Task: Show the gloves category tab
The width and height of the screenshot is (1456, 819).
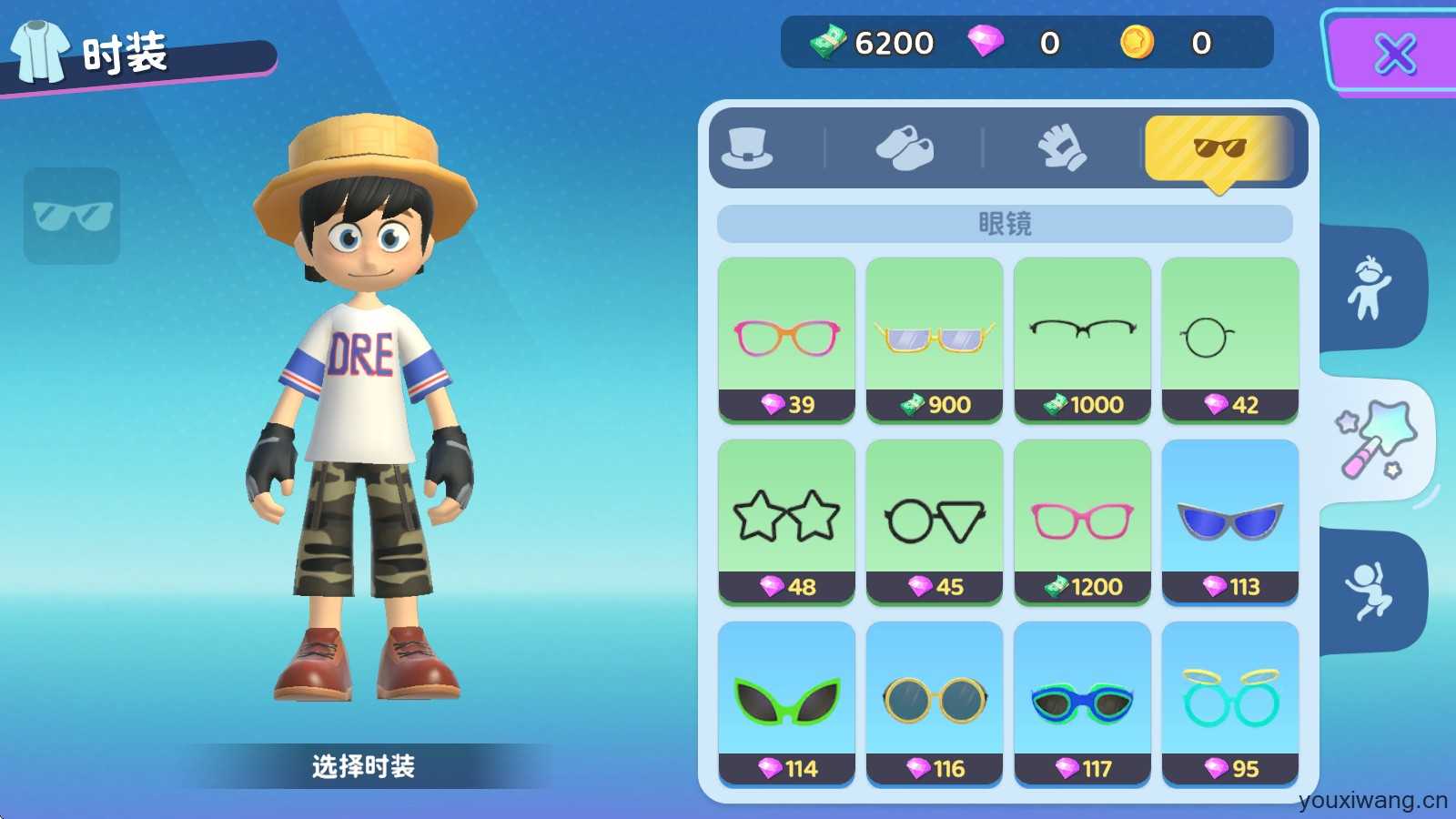Action: pos(1062,148)
